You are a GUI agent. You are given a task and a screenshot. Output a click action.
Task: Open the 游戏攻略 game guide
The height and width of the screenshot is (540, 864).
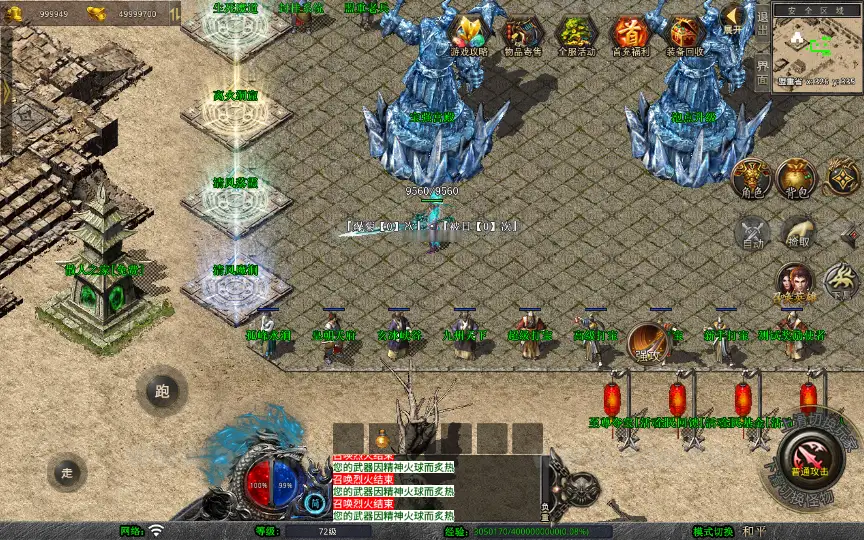point(469,36)
